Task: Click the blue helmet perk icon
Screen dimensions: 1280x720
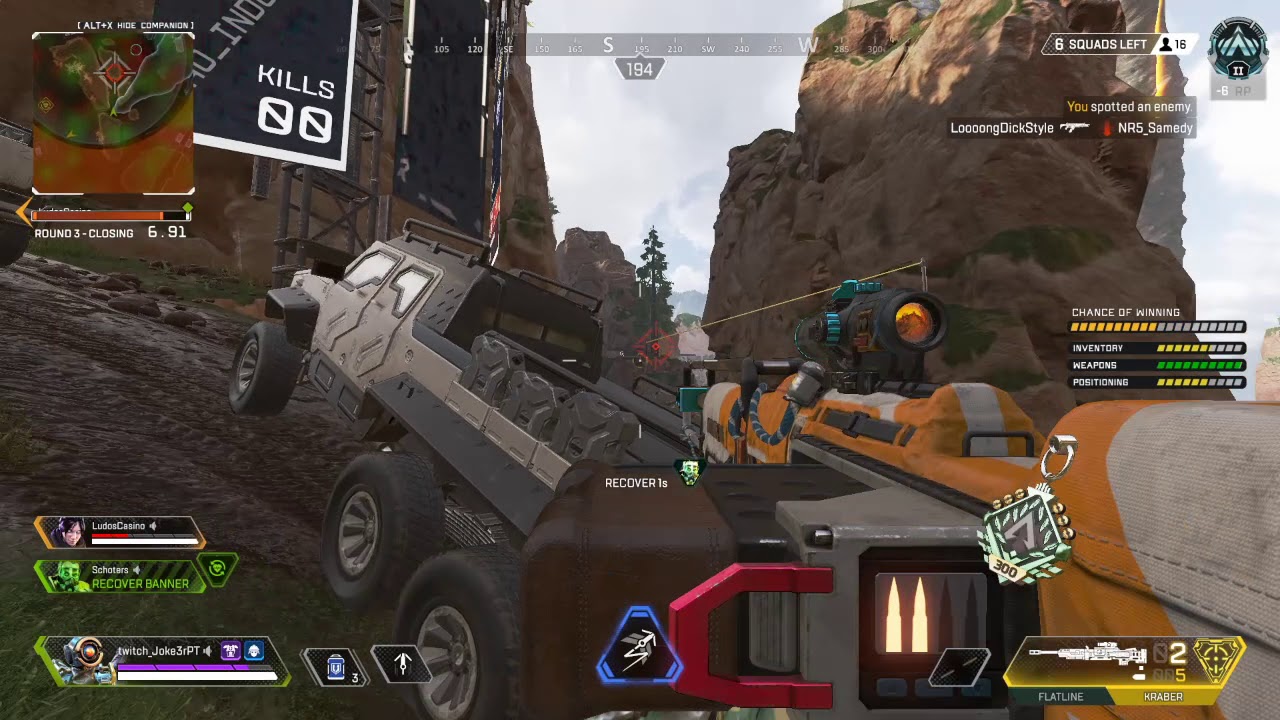Action: [254, 651]
